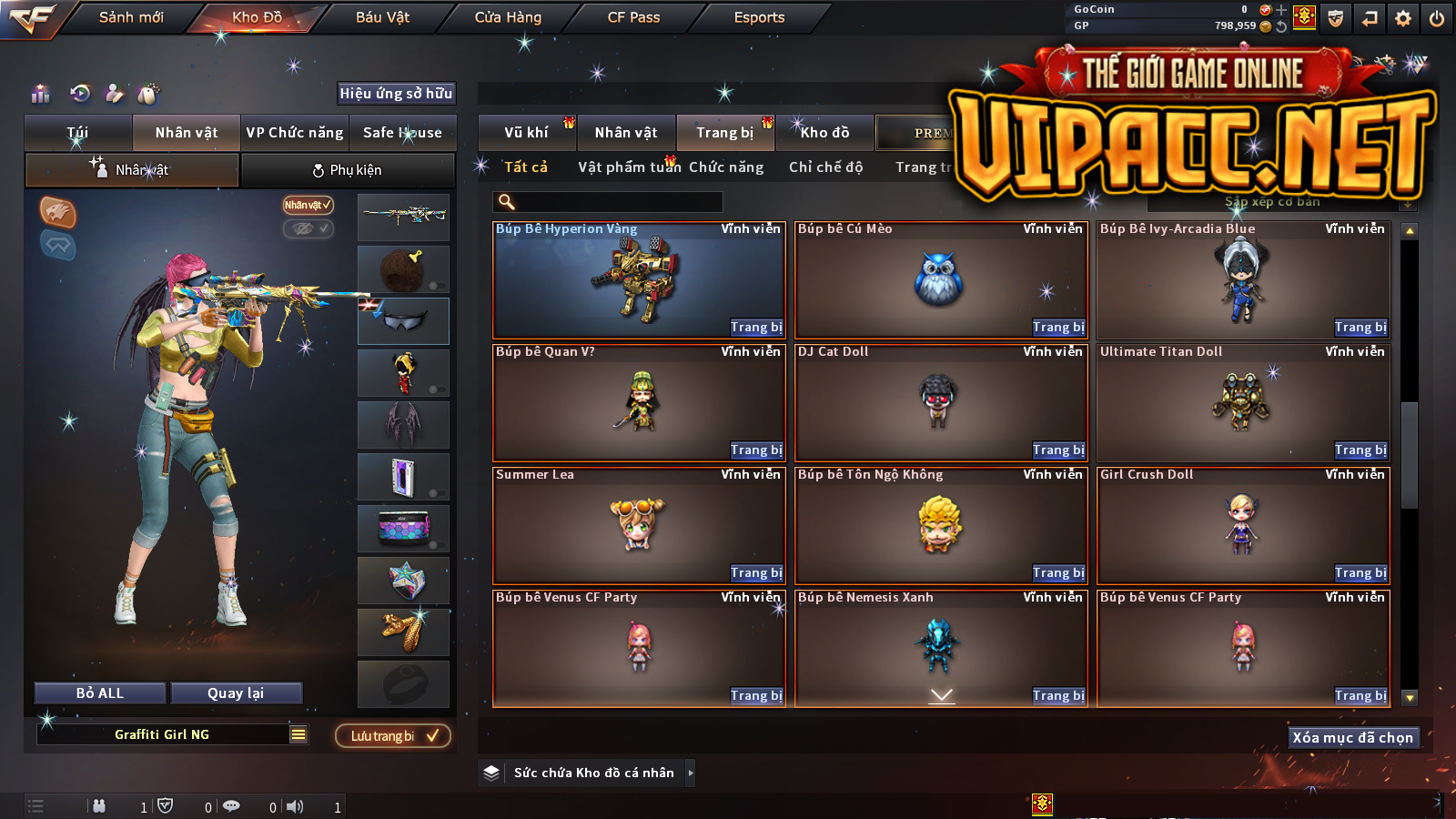Open the CF Pass menu
Screen dimensions: 1456x819
633,17
